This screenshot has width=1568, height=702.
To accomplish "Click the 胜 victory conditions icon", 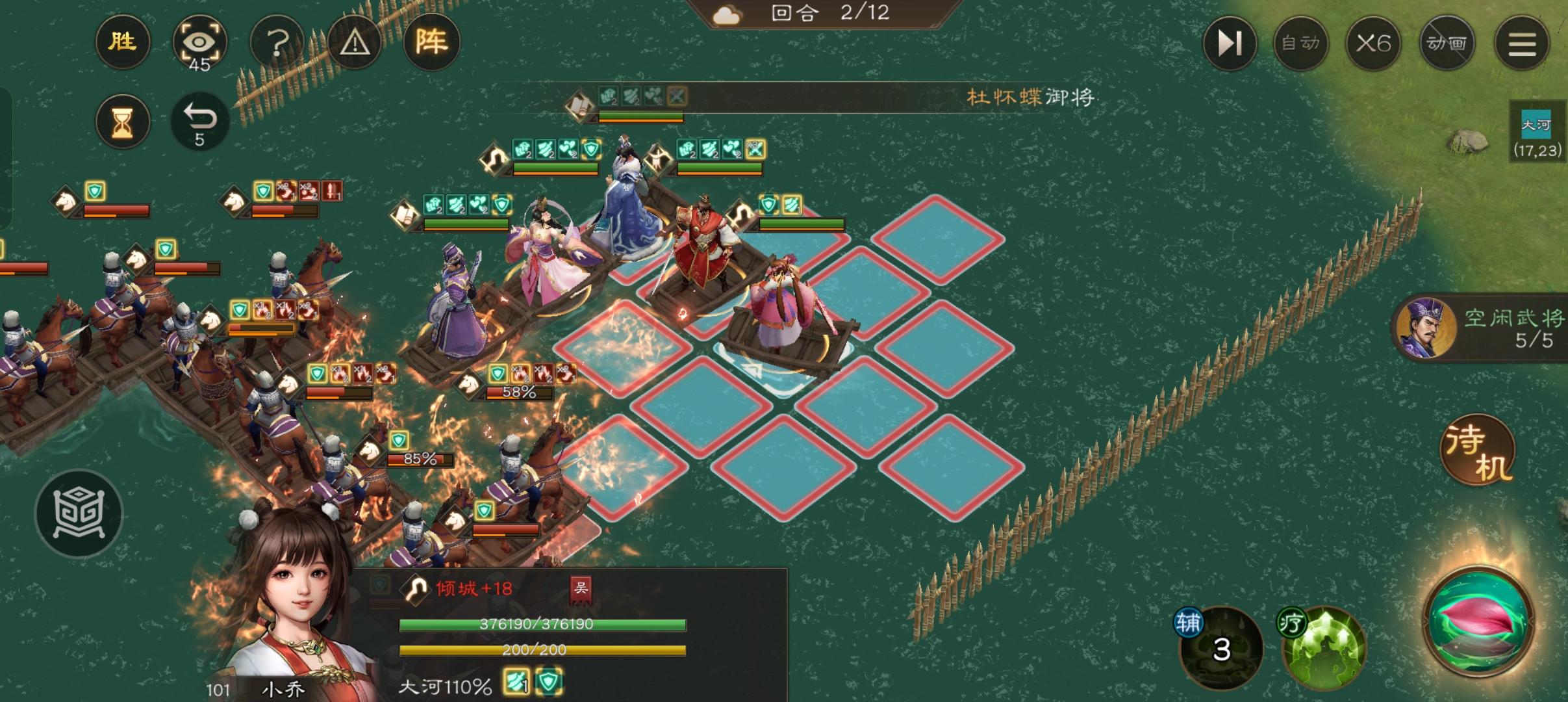I will coord(122,41).
